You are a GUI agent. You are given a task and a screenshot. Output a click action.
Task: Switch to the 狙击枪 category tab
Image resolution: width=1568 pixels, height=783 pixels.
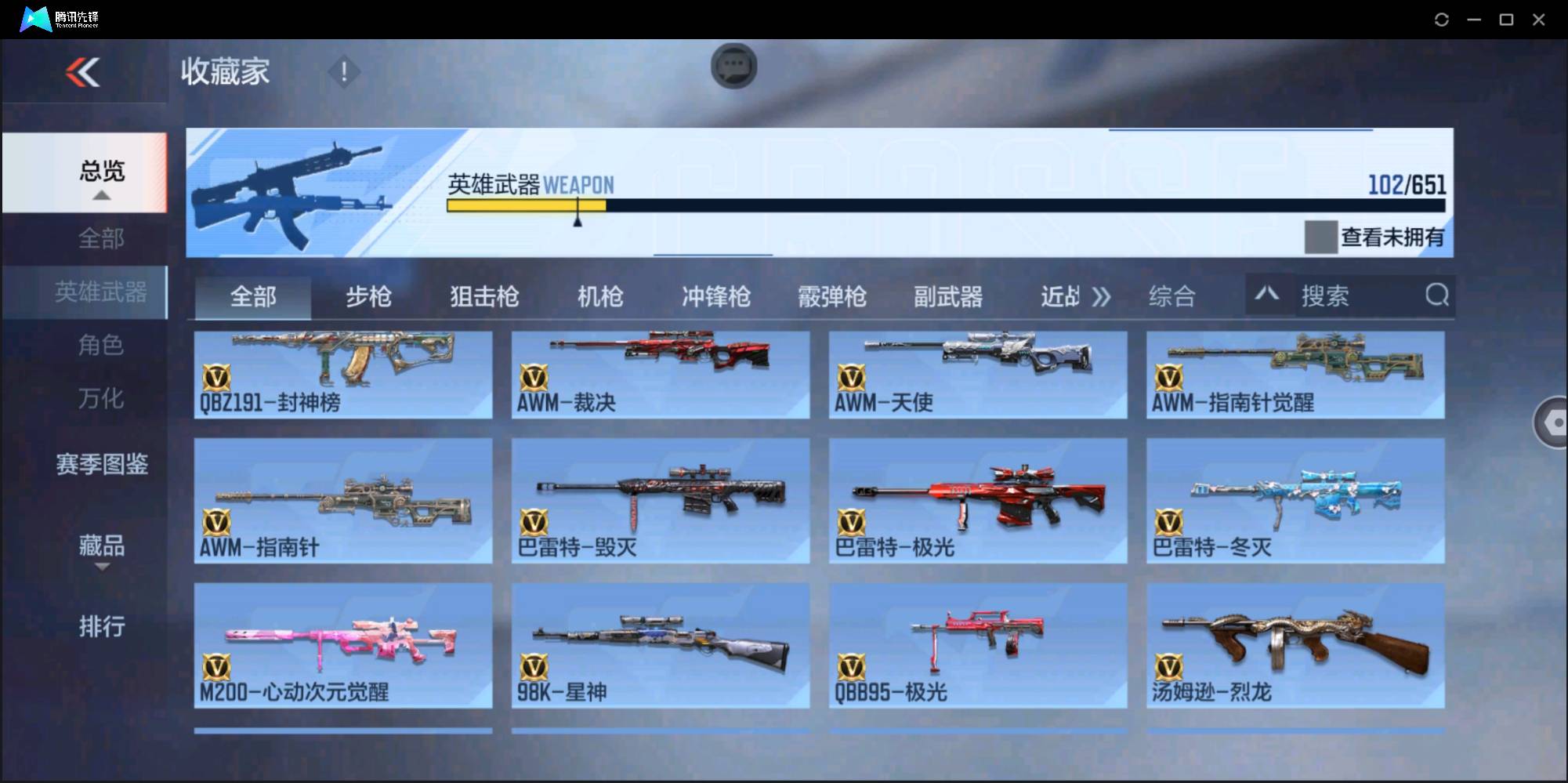point(483,296)
